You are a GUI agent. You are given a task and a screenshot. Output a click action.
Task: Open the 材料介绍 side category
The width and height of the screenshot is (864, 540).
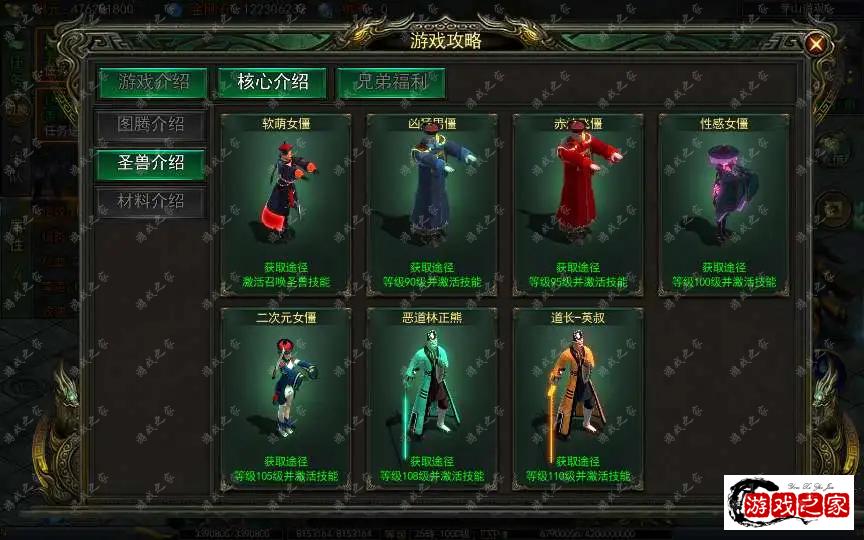150,201
